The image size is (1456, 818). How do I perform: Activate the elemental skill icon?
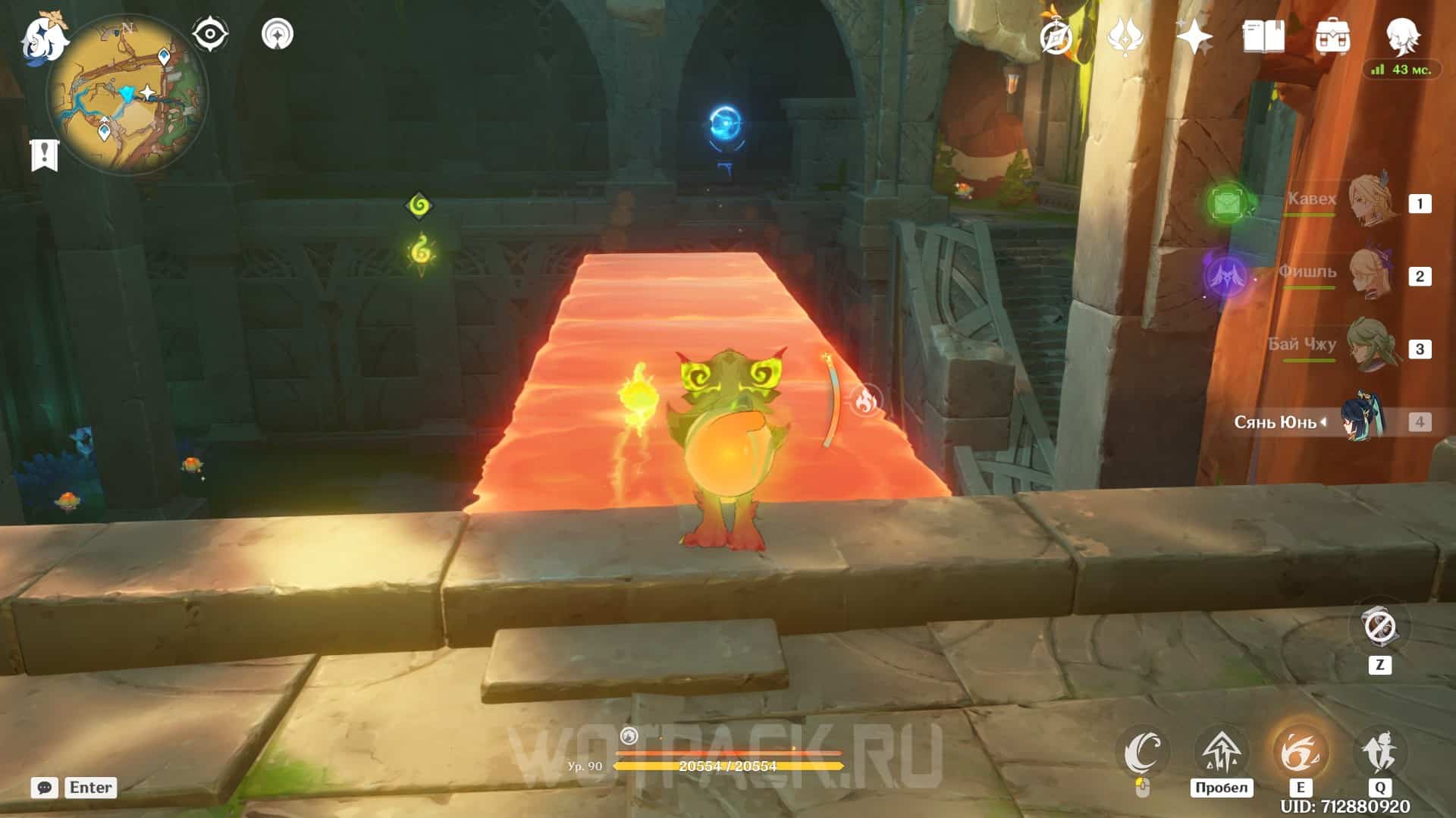tap(1300, 752)
